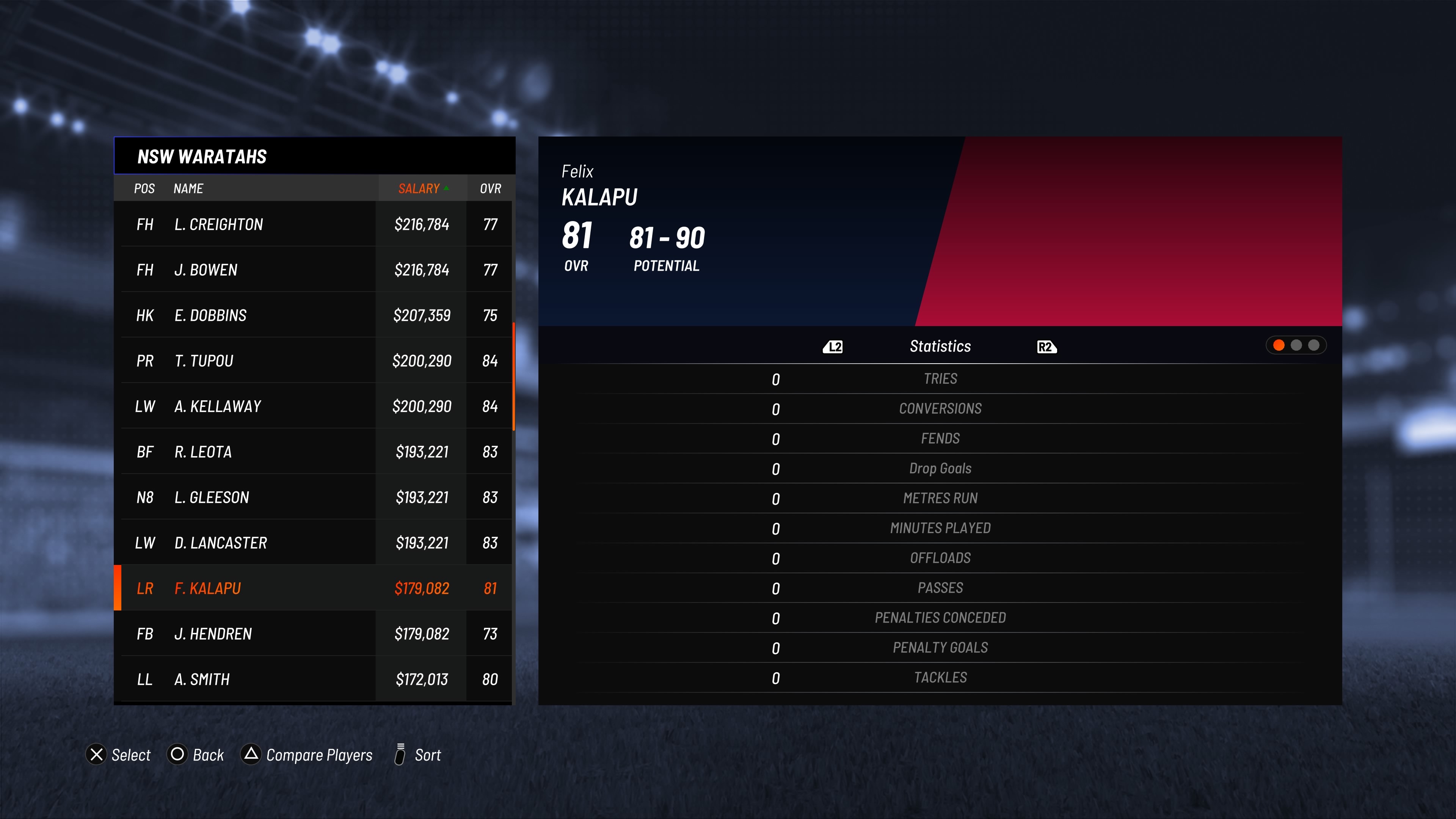Sort roster by the Name header
This screenshot has width=1456, height=819.
point(188,189)
